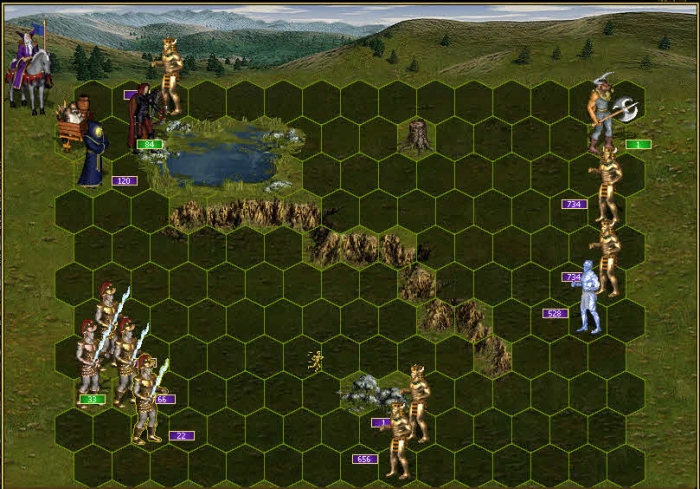Click the ammo cart war machine

point(72,123)
